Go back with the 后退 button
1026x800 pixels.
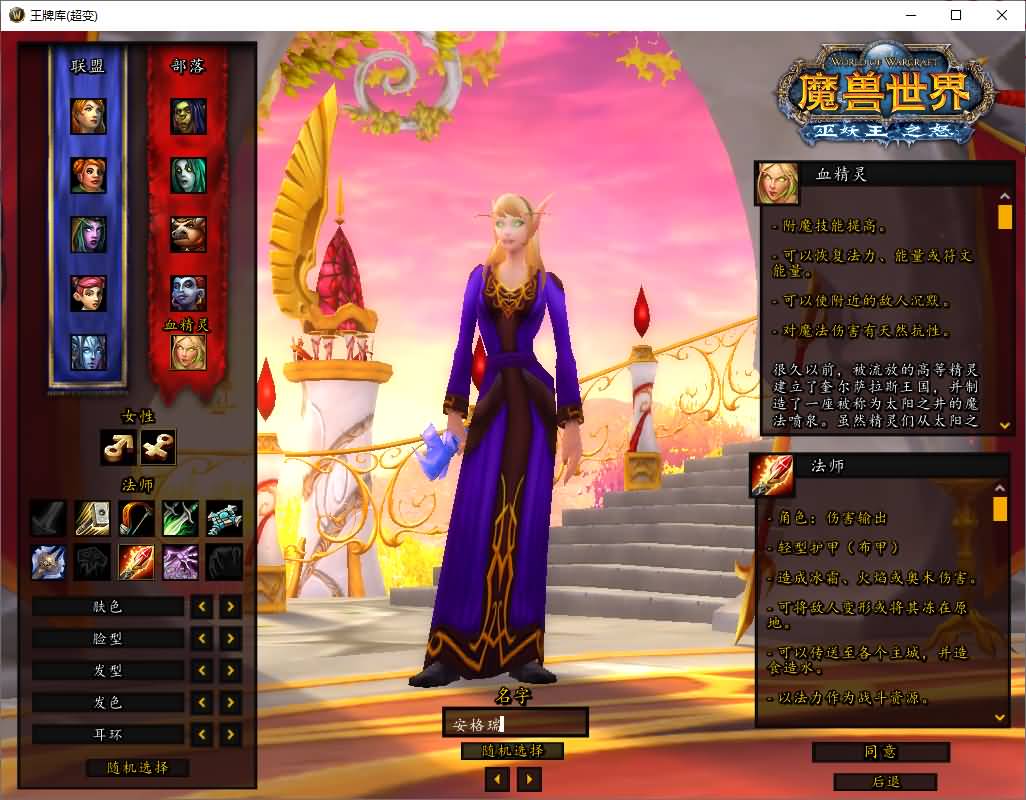(x=884, y=781)
